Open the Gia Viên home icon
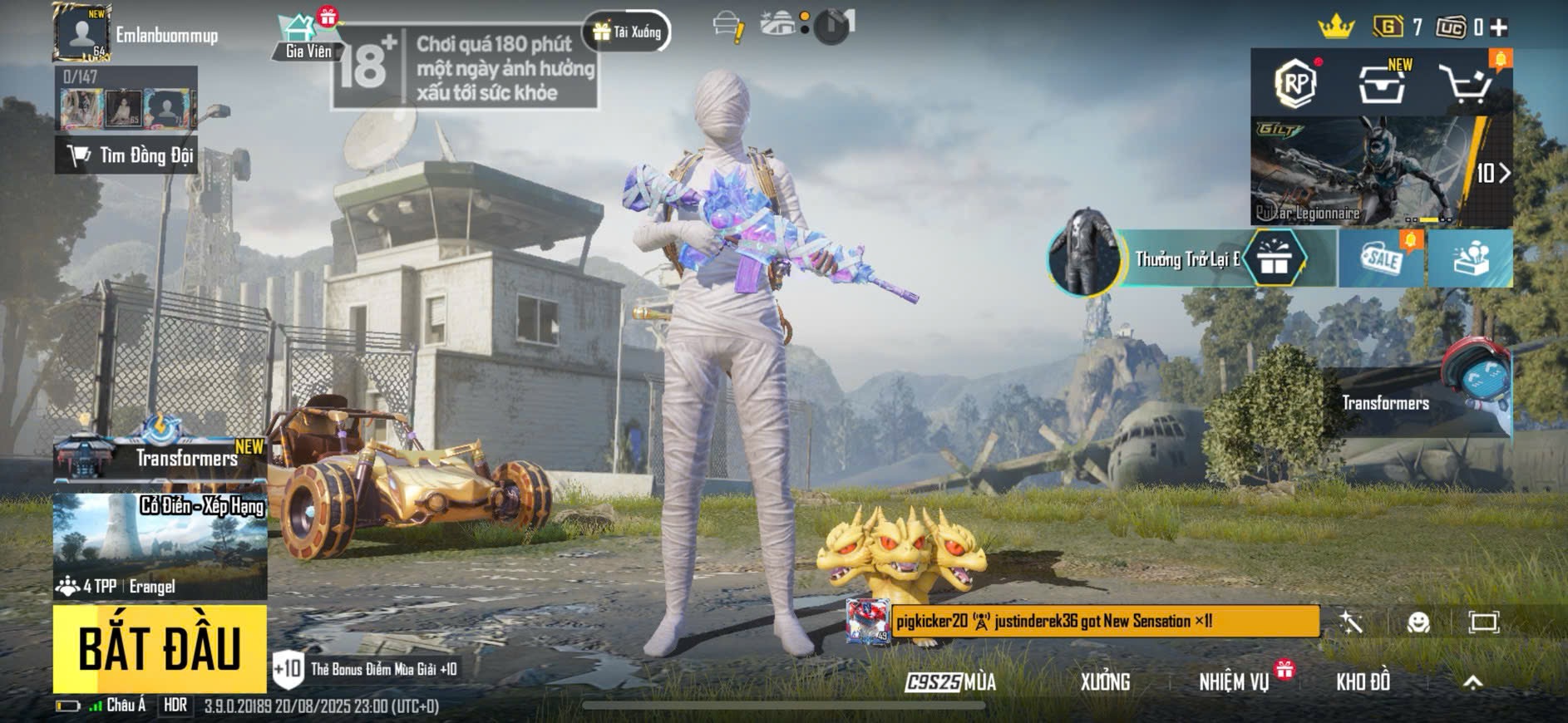This screenshot has height=723, width=1568. (x=308, y=37)
